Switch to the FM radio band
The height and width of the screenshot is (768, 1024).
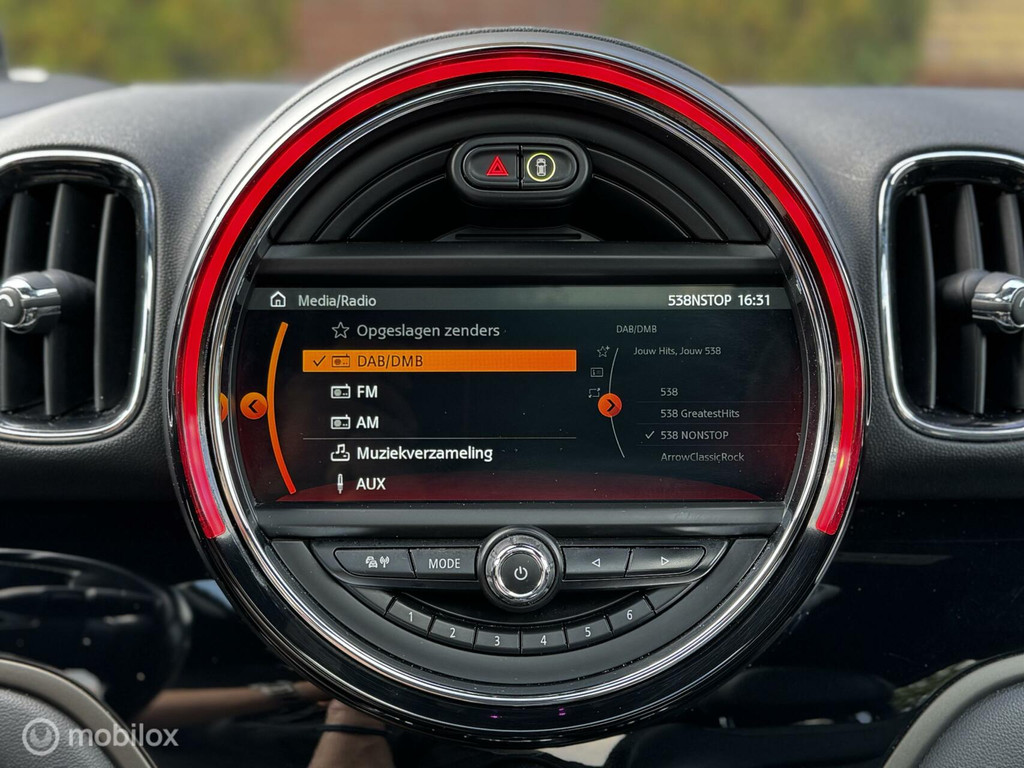366,392
